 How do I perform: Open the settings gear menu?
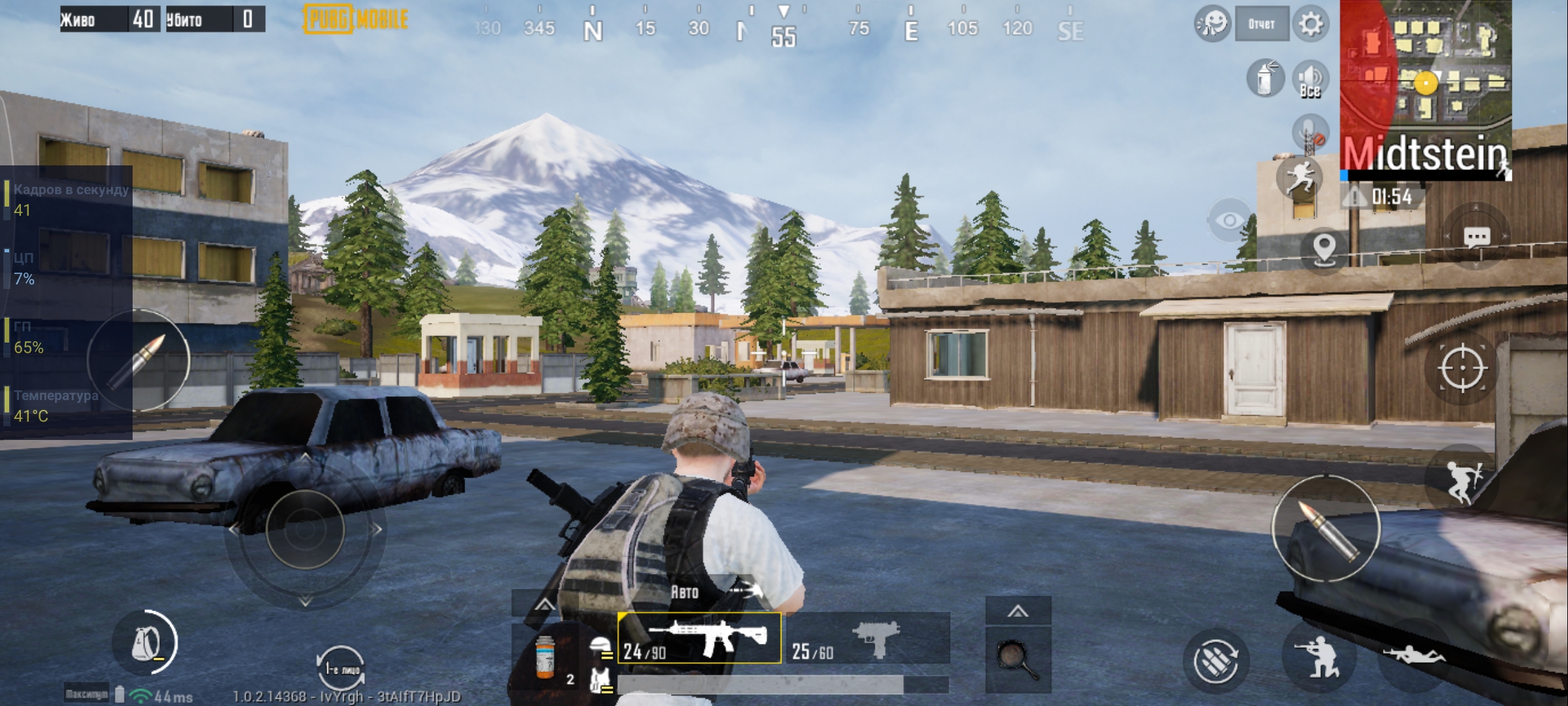pyautogui.click(x=1311, y=25)
